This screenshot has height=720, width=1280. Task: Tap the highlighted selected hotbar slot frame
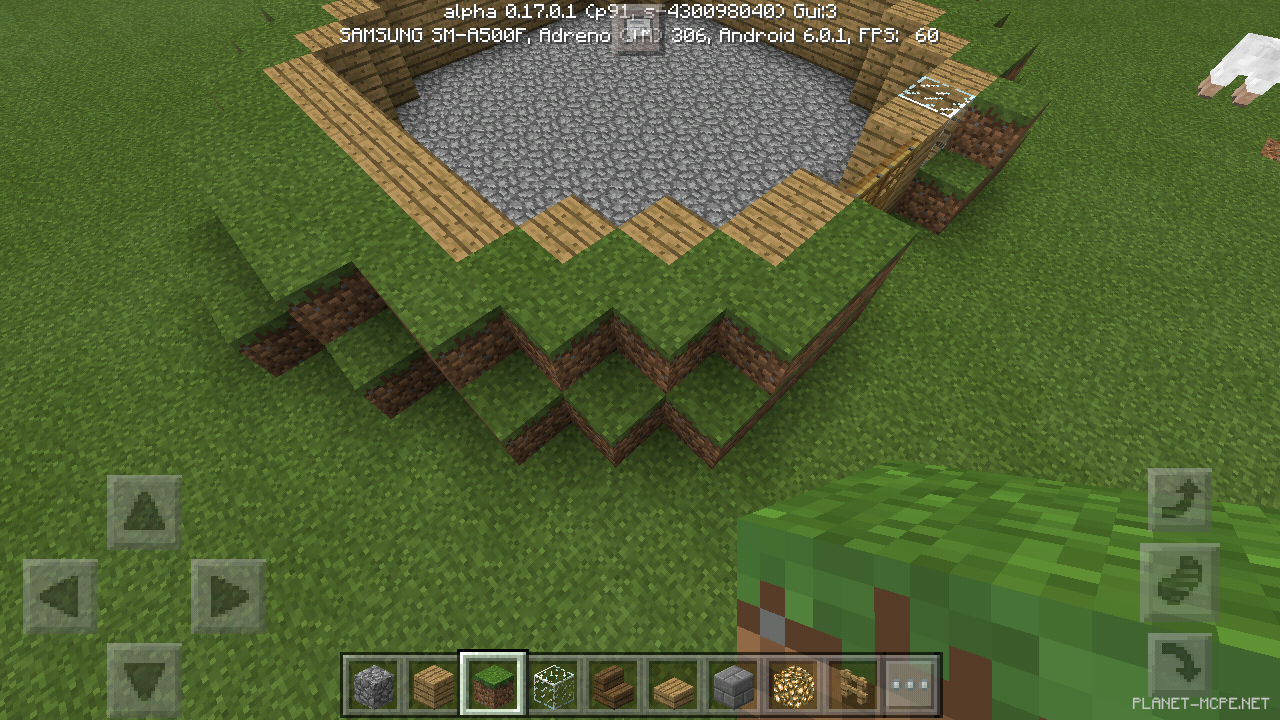494,684
